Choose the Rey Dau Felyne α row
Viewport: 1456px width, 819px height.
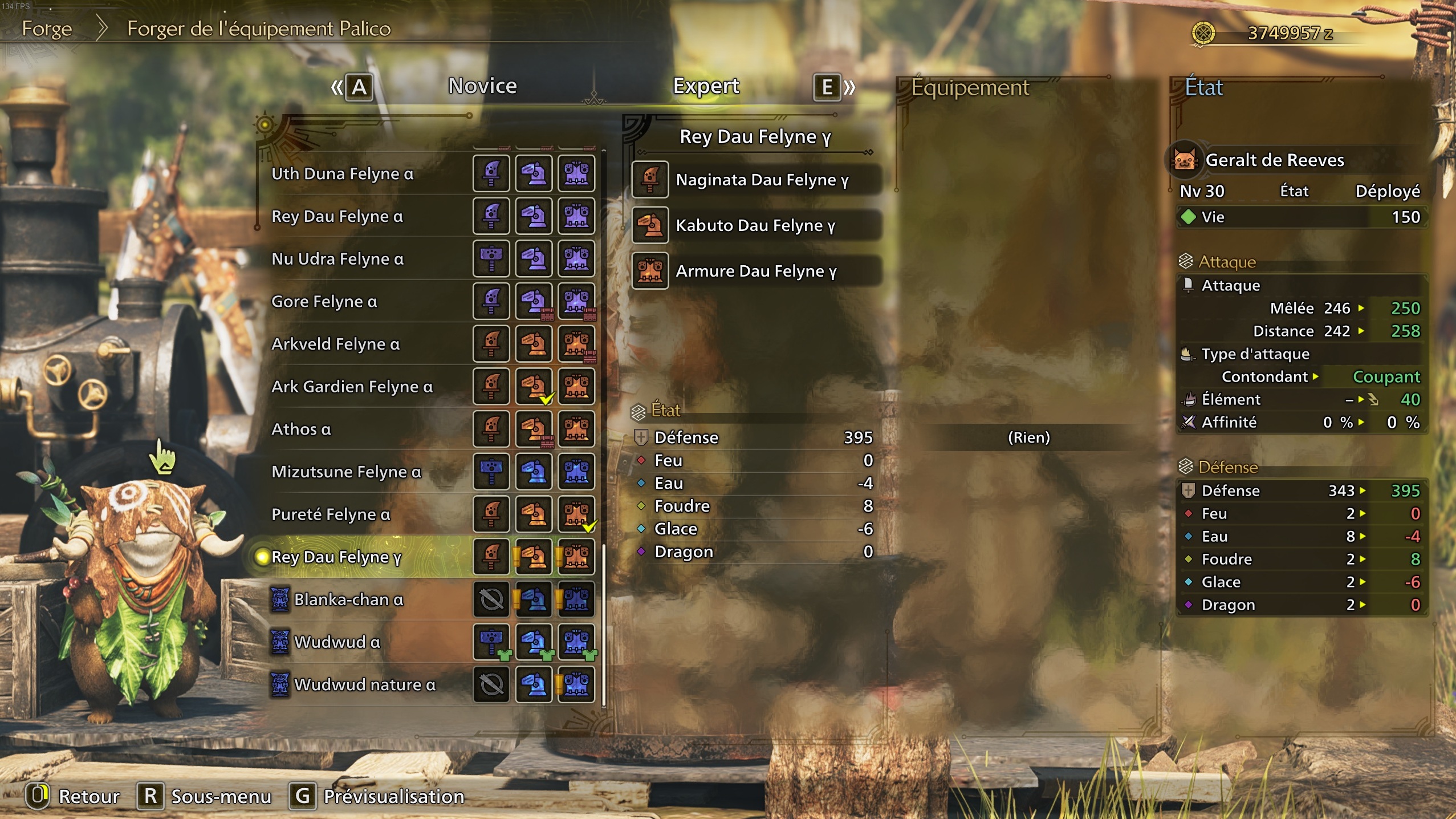tap(337, 216)
